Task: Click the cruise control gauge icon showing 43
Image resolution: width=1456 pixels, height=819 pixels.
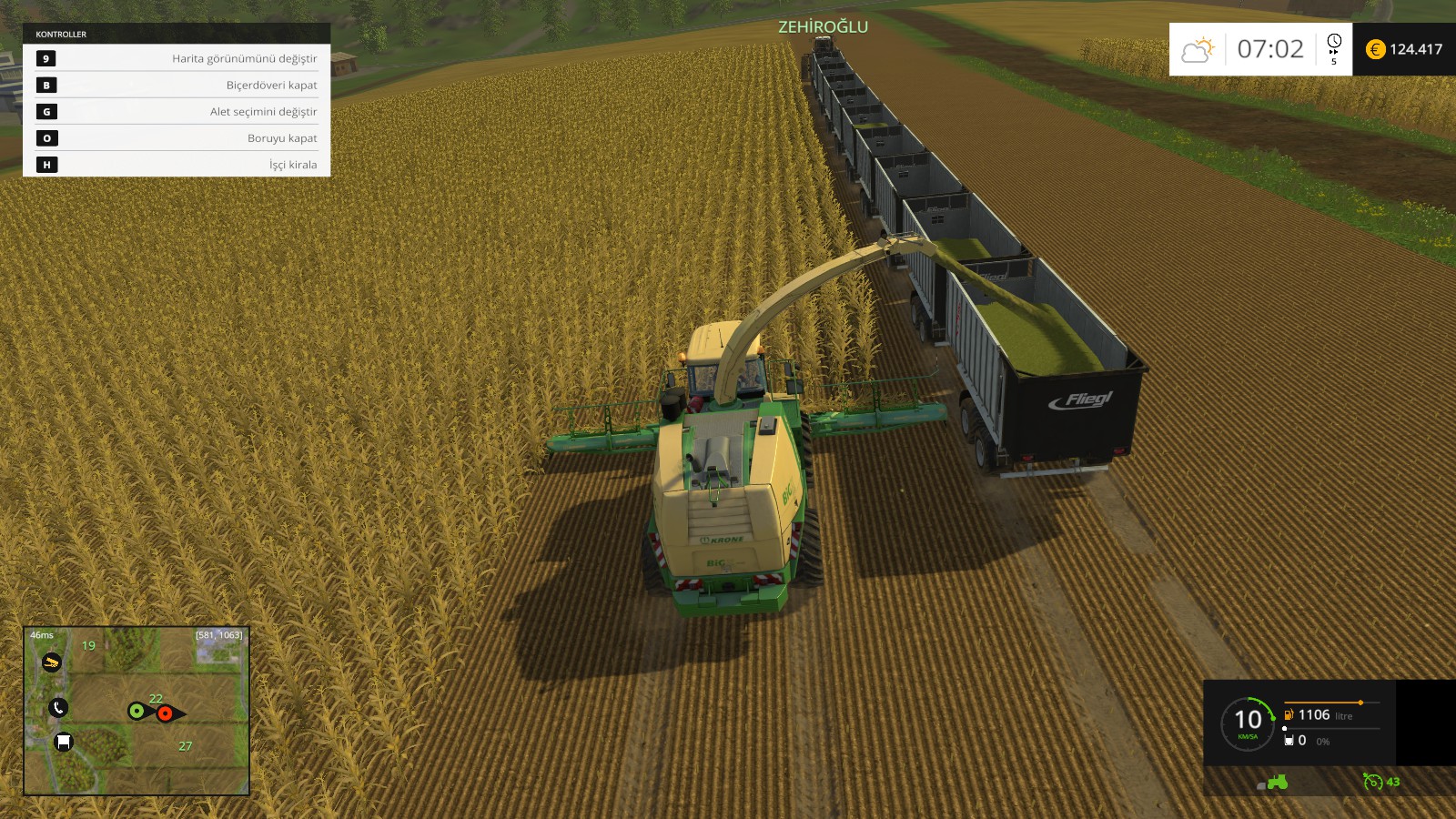Action: 1374,782
